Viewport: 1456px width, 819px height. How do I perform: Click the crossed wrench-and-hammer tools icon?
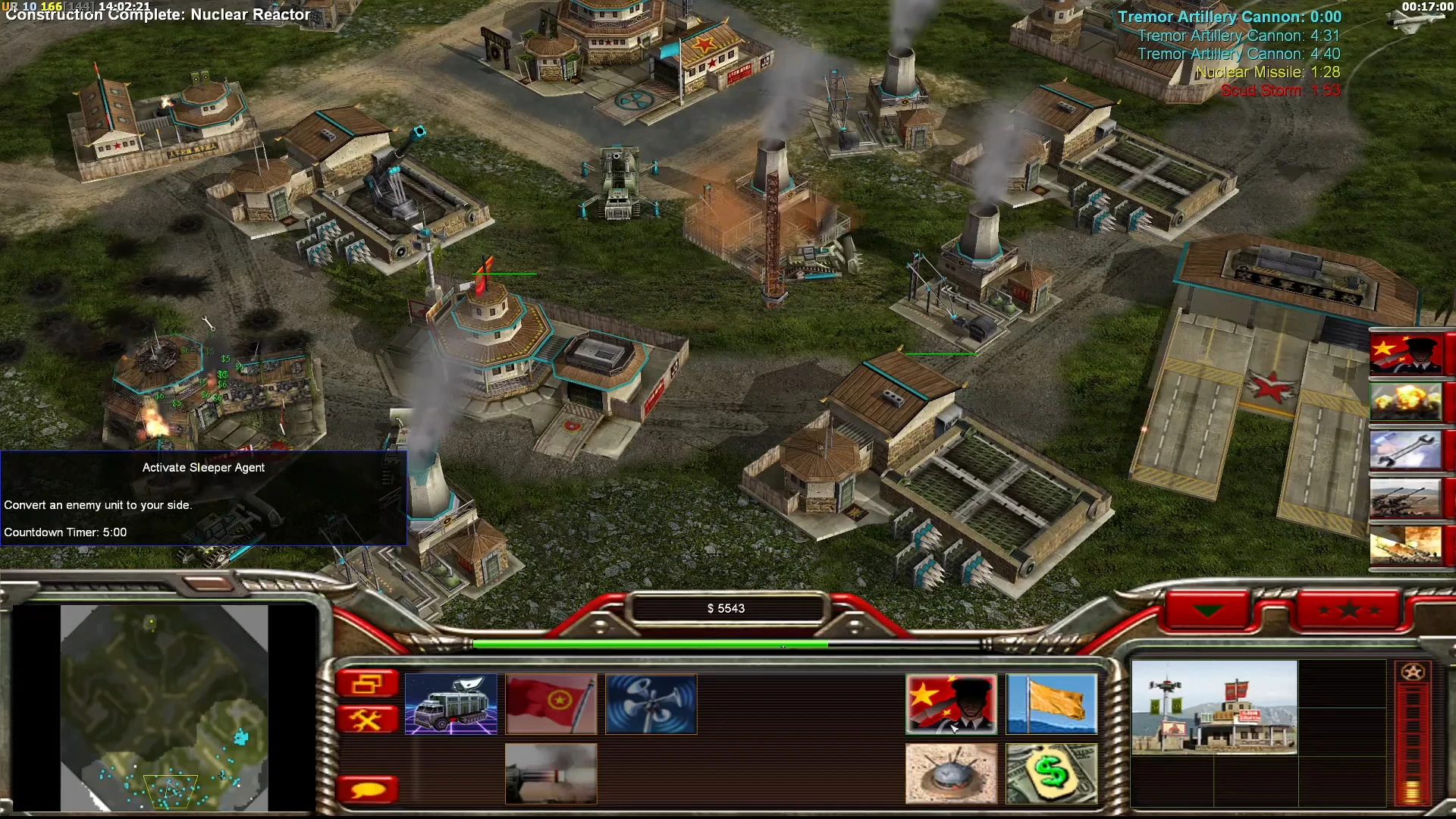(x=369, y=717)
